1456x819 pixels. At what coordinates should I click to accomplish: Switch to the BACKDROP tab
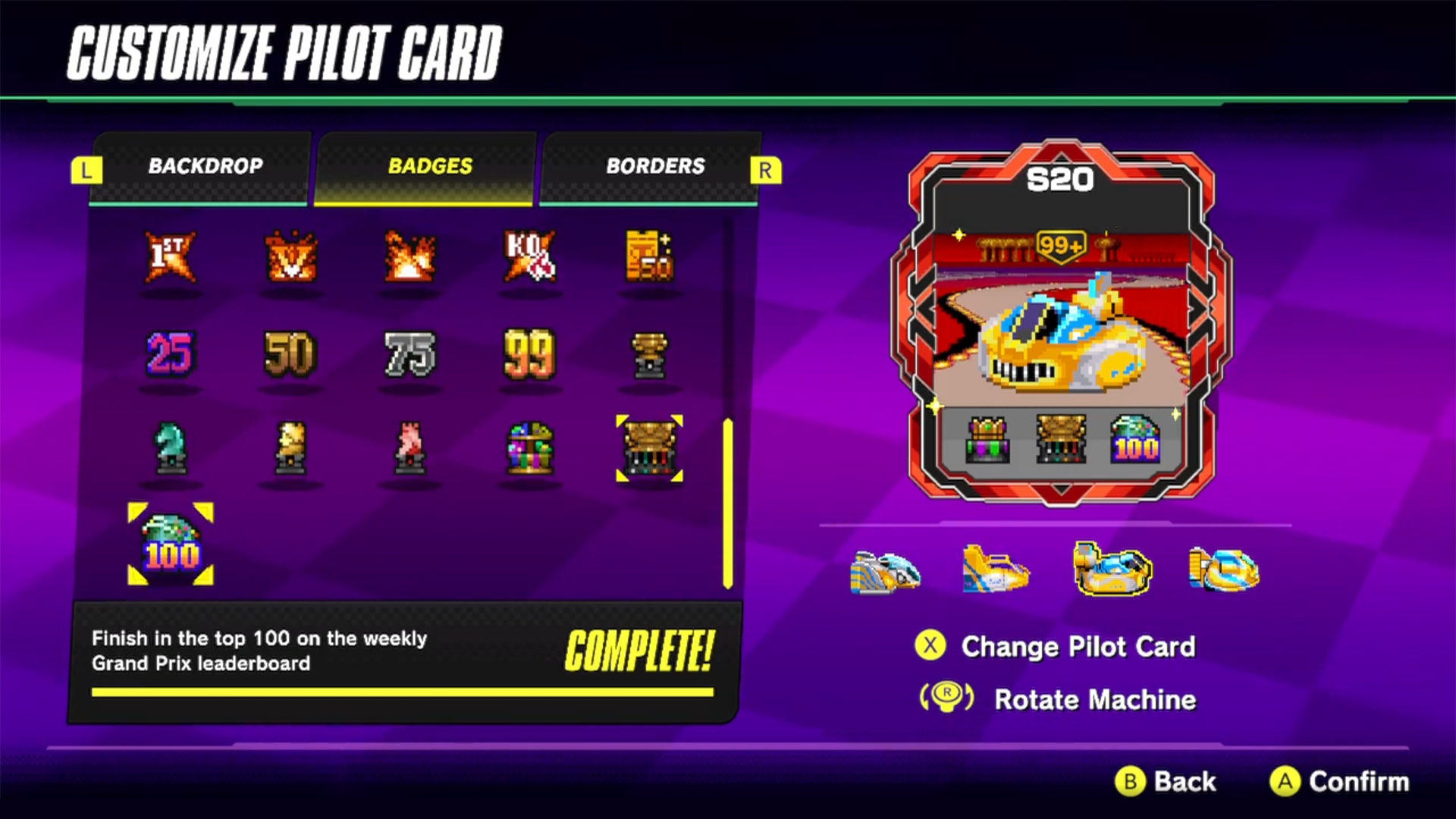[x=206, y=166]
